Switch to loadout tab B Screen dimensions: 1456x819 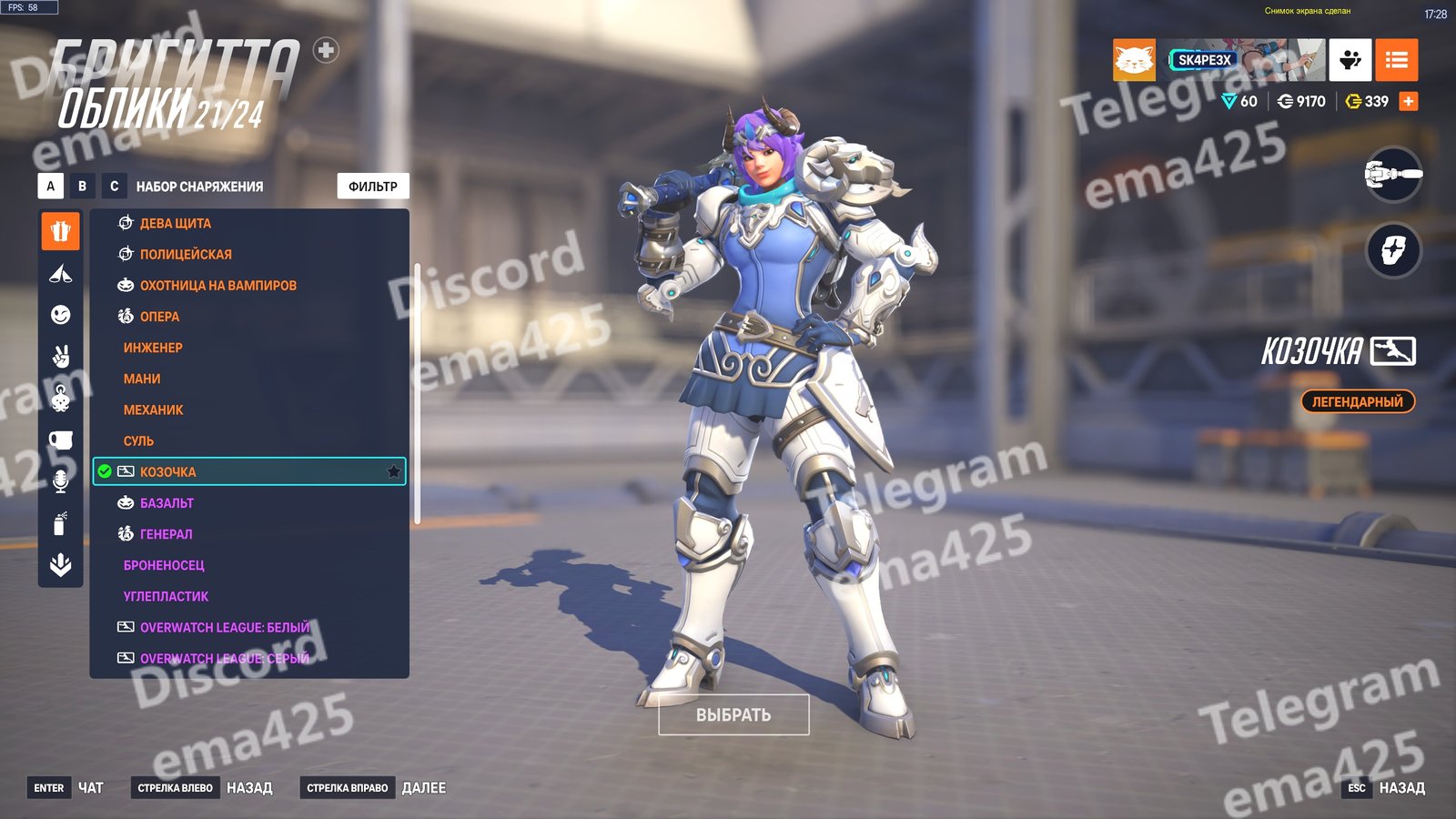tap(82, 187)
